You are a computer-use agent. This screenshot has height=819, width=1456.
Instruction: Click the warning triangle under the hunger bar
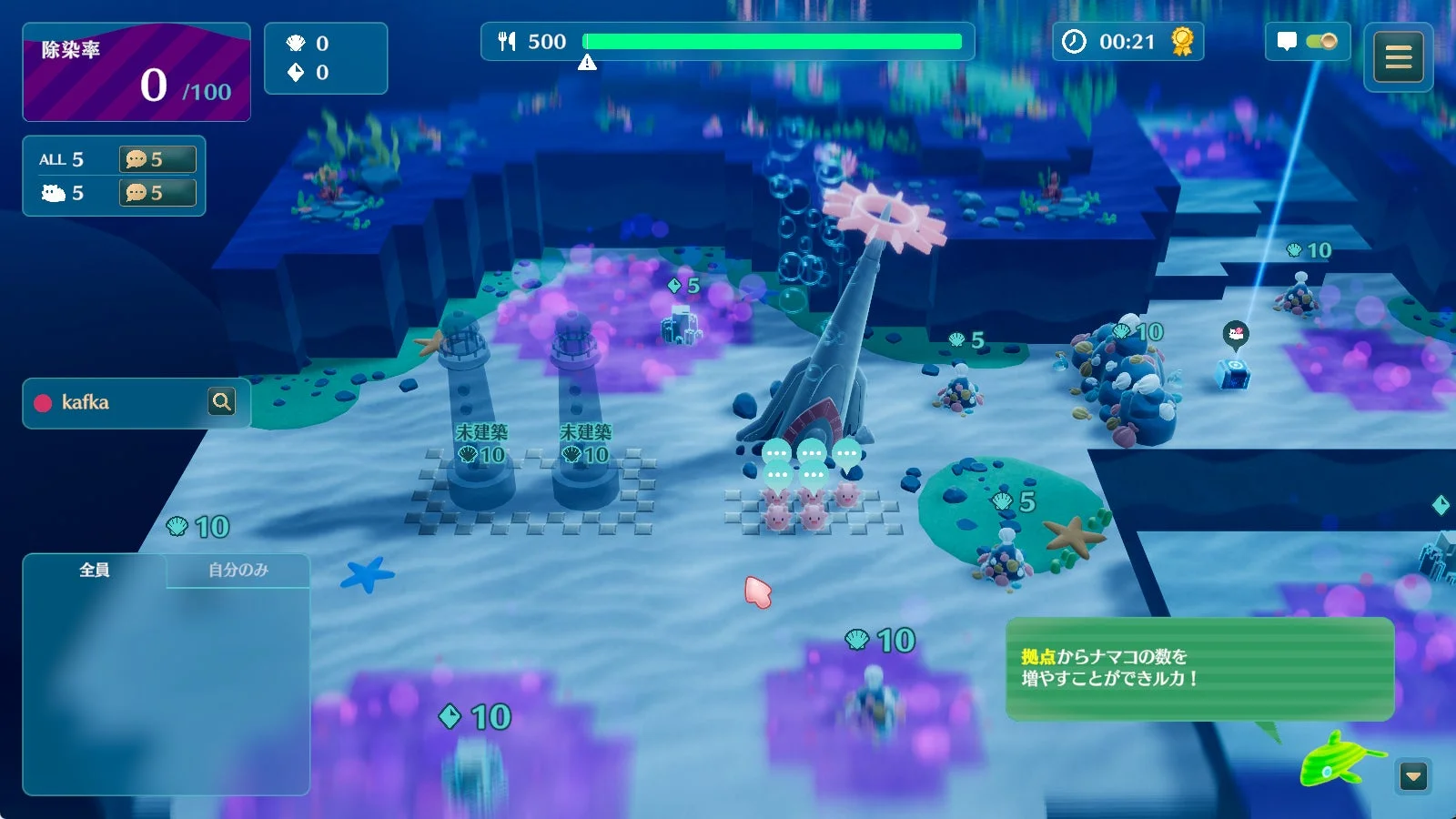(588, 60)
